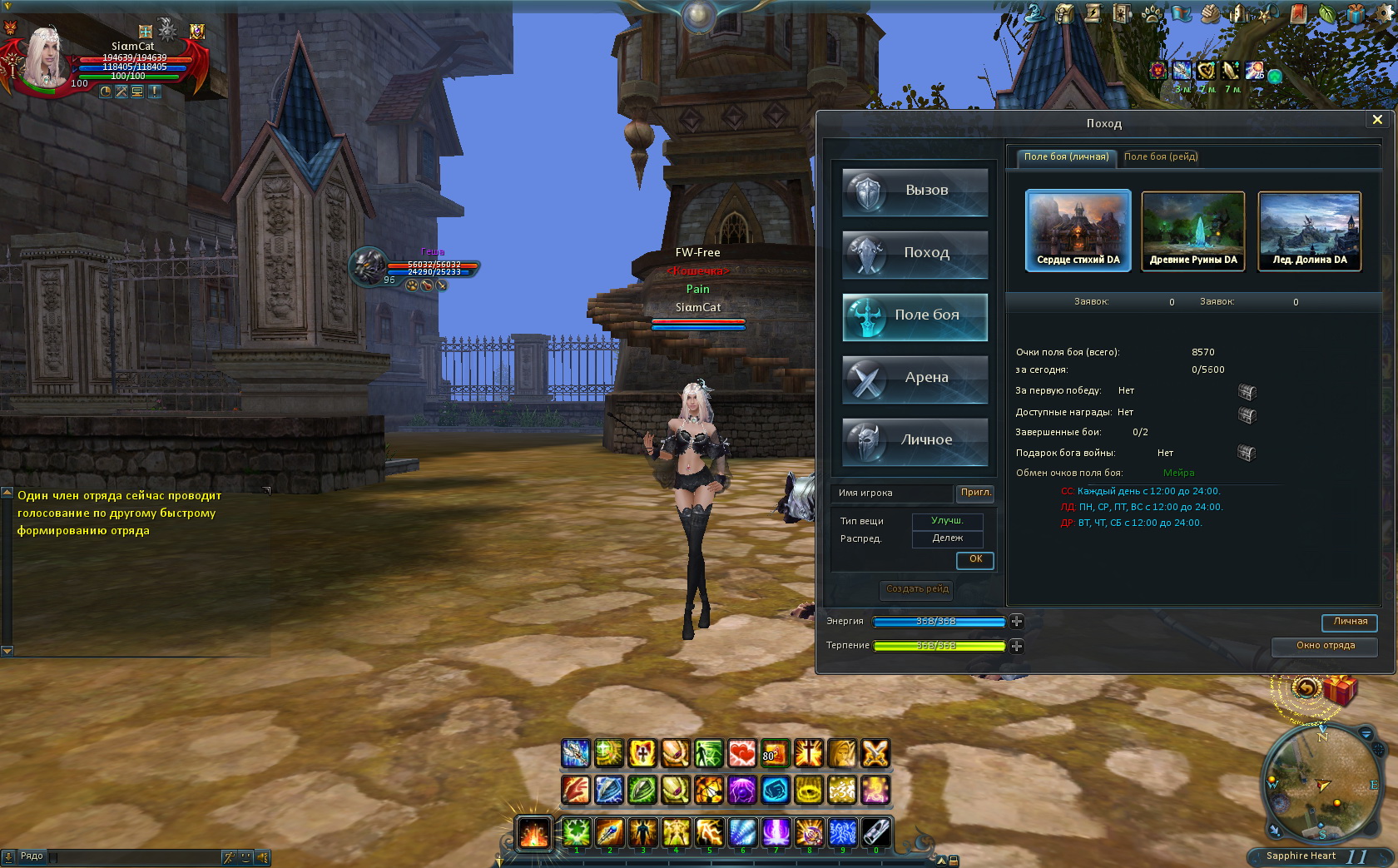Open the Вызов menu entry
Image resolution: width=1398 pixels, height=868 pixels.
[915, 191]
